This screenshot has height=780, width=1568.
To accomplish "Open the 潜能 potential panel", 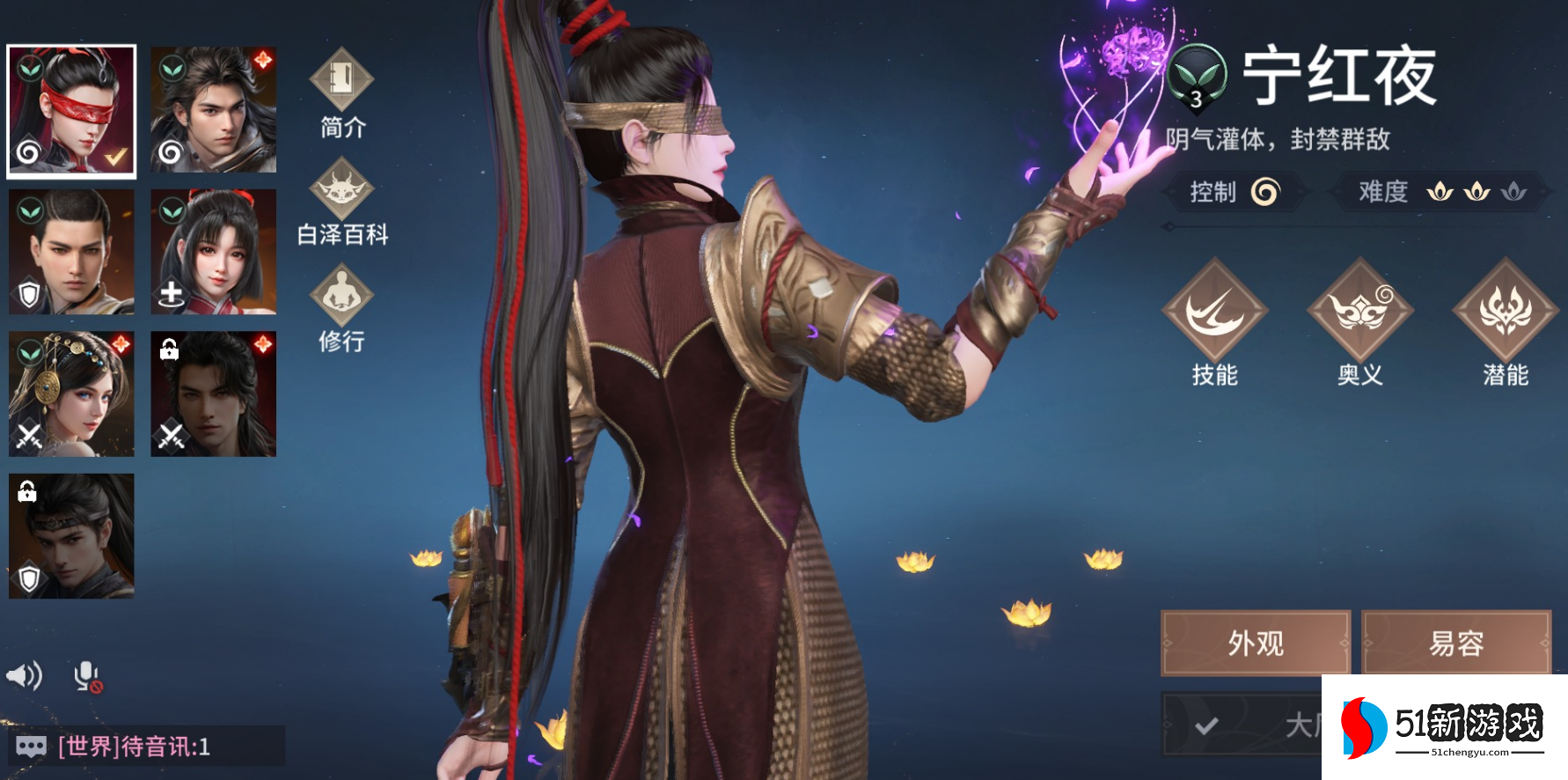I will 1505,322.
